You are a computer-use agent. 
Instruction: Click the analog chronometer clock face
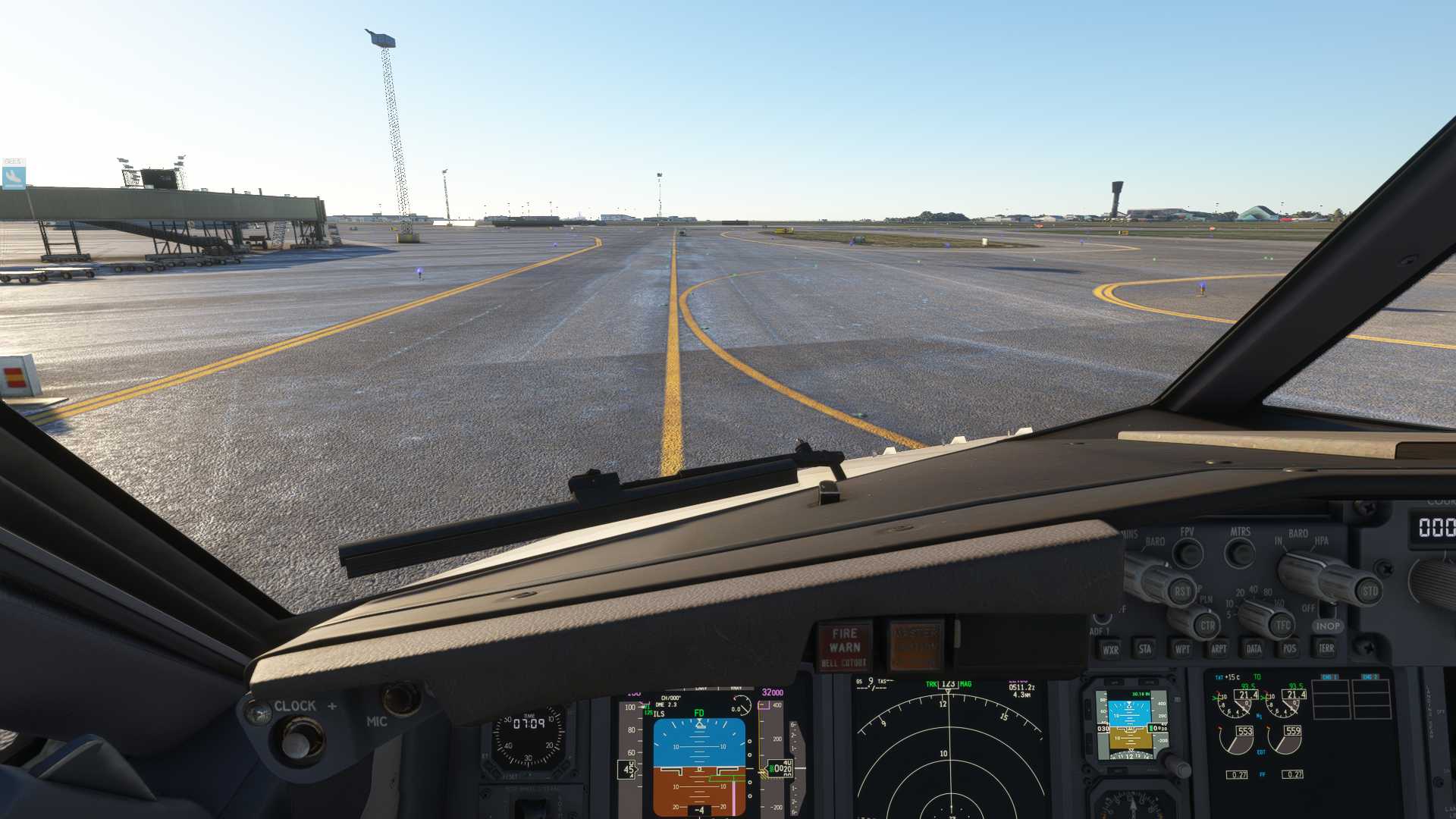(x=529, y=735)
